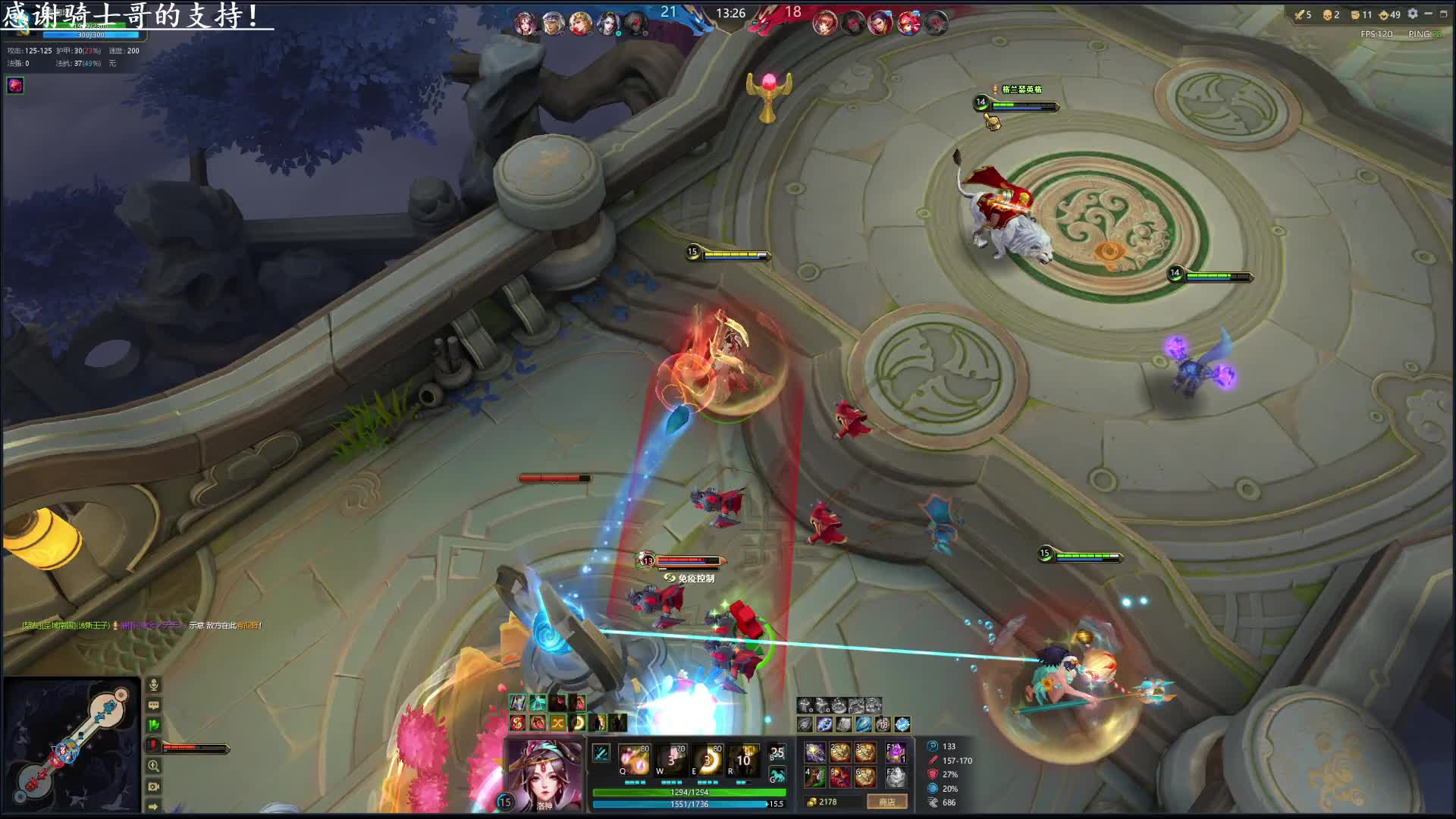Open the 商店 shop button
The height and width of the screenshot is (819, 1456).
tap(886, 802)
